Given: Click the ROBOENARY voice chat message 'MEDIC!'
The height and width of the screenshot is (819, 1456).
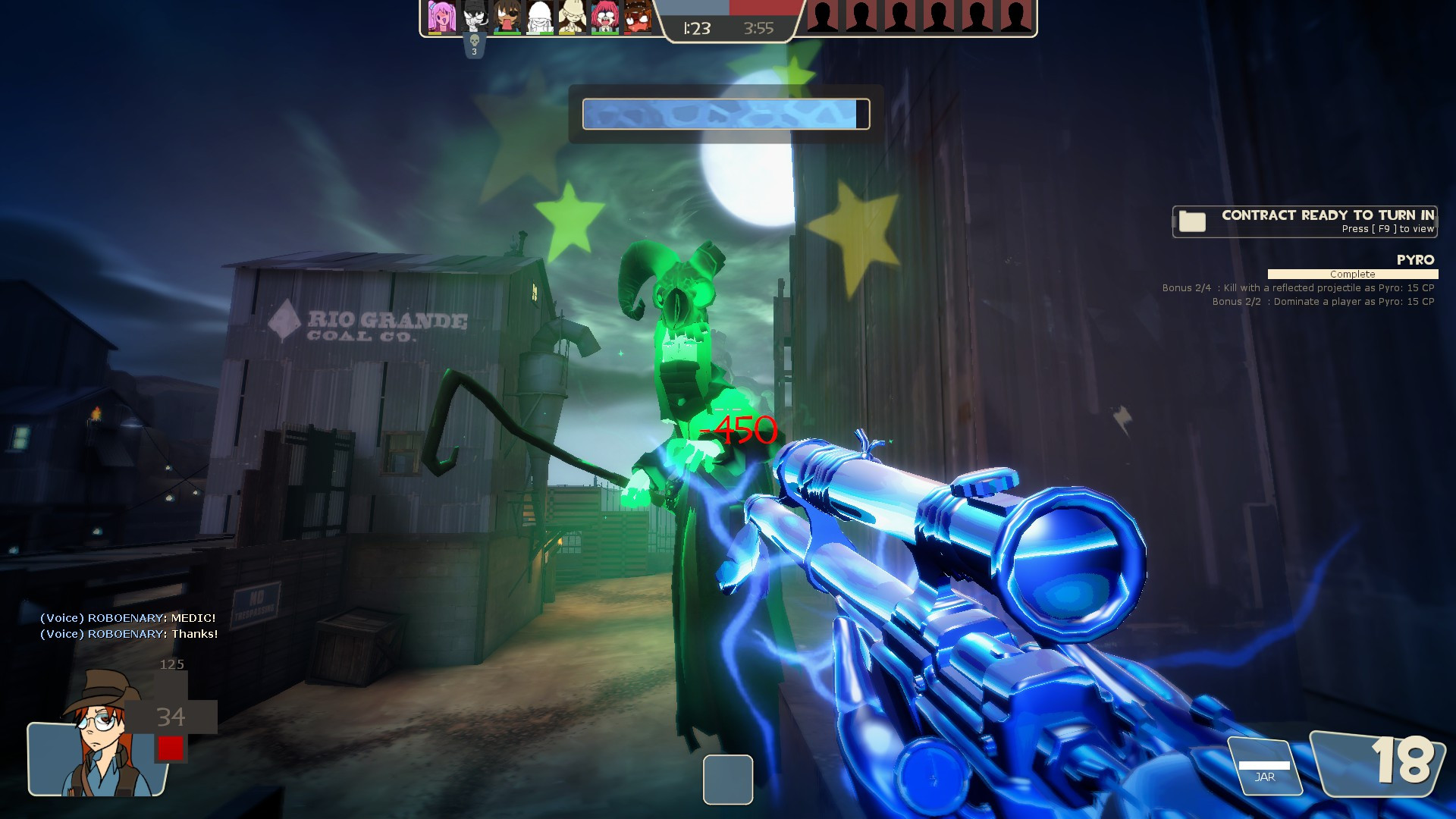Looking at the screenshot, I should tap(128, 618).
